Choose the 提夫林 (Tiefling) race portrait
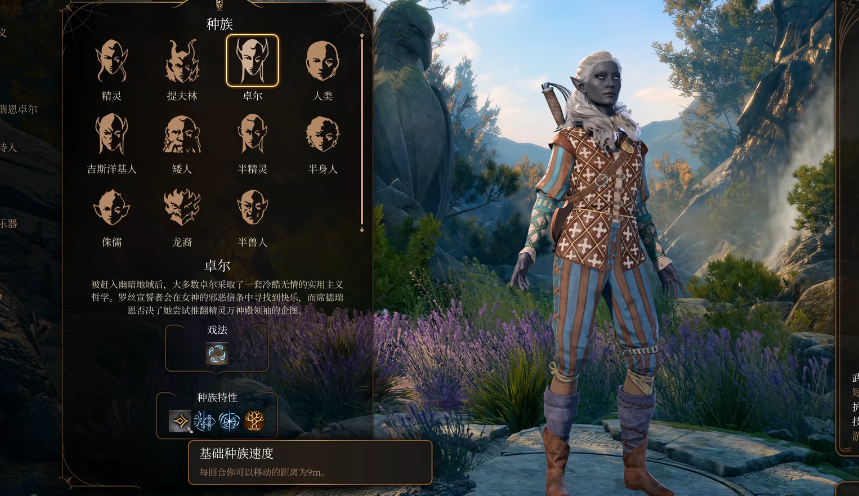 pyautogui.click(x=182, y=62)
